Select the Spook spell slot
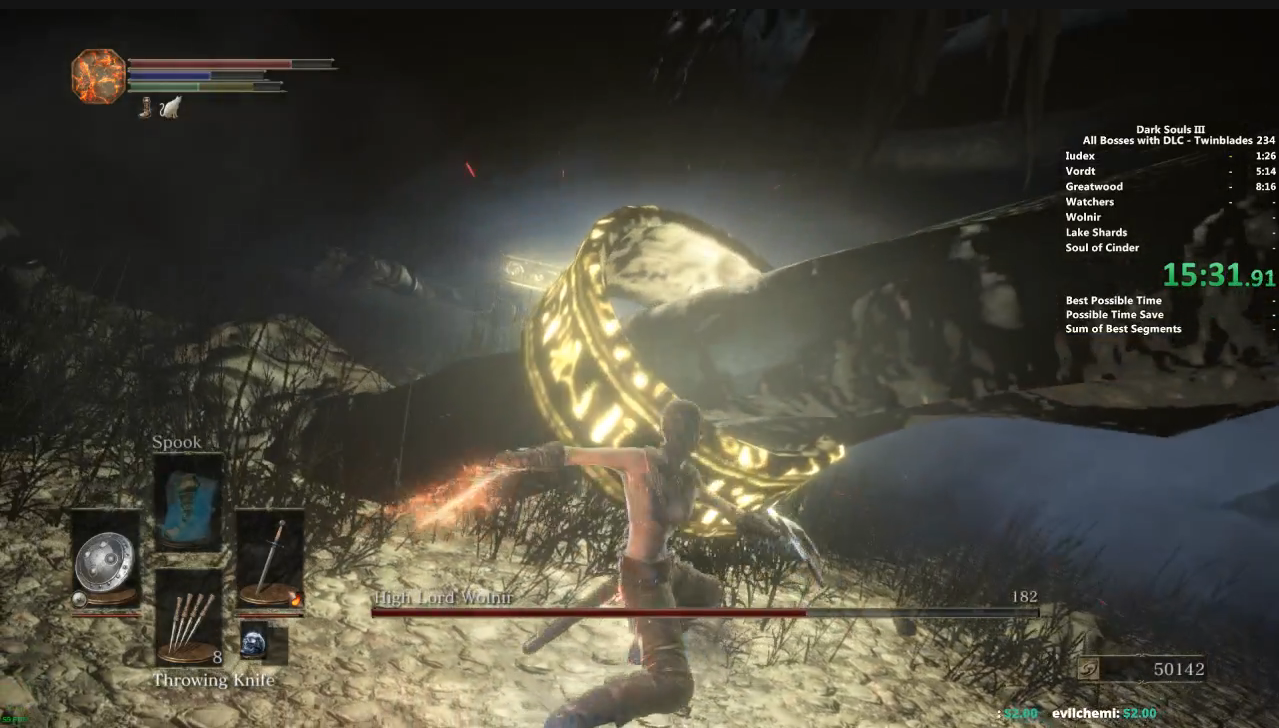 click(188, 501)
